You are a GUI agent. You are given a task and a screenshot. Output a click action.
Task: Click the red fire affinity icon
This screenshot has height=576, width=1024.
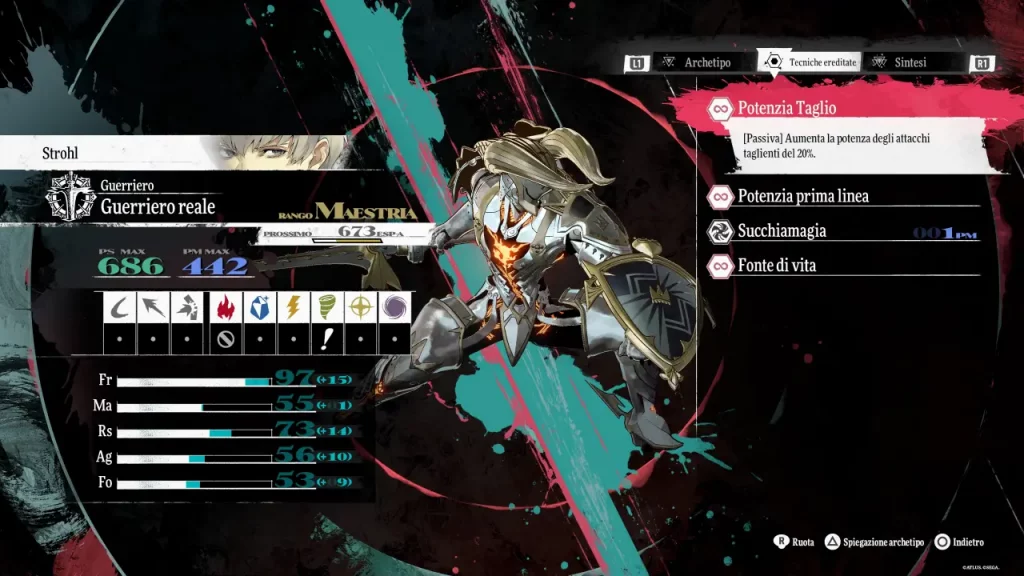coord(225,308)
